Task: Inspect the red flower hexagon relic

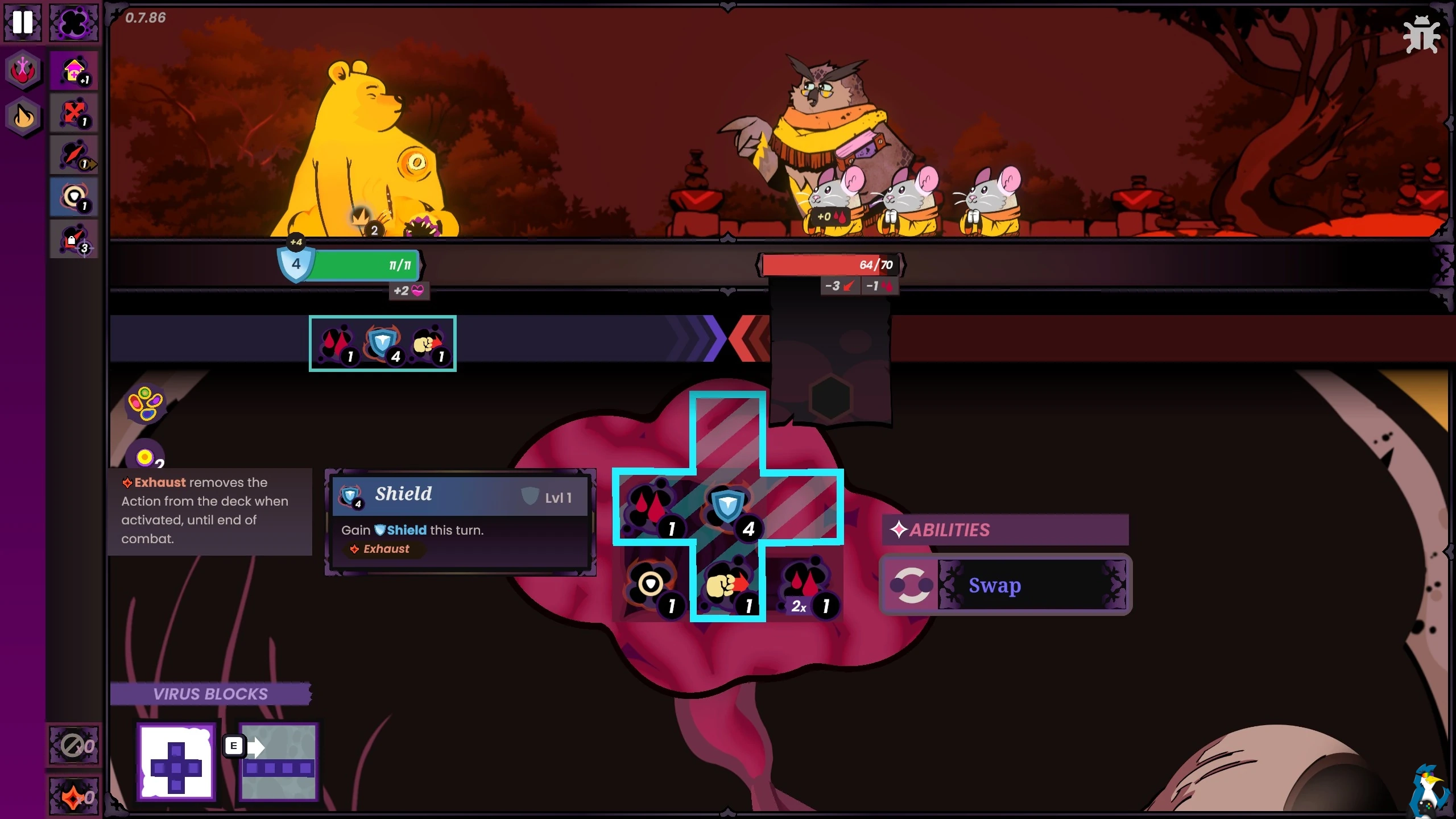Action: (x=23, y=71)
